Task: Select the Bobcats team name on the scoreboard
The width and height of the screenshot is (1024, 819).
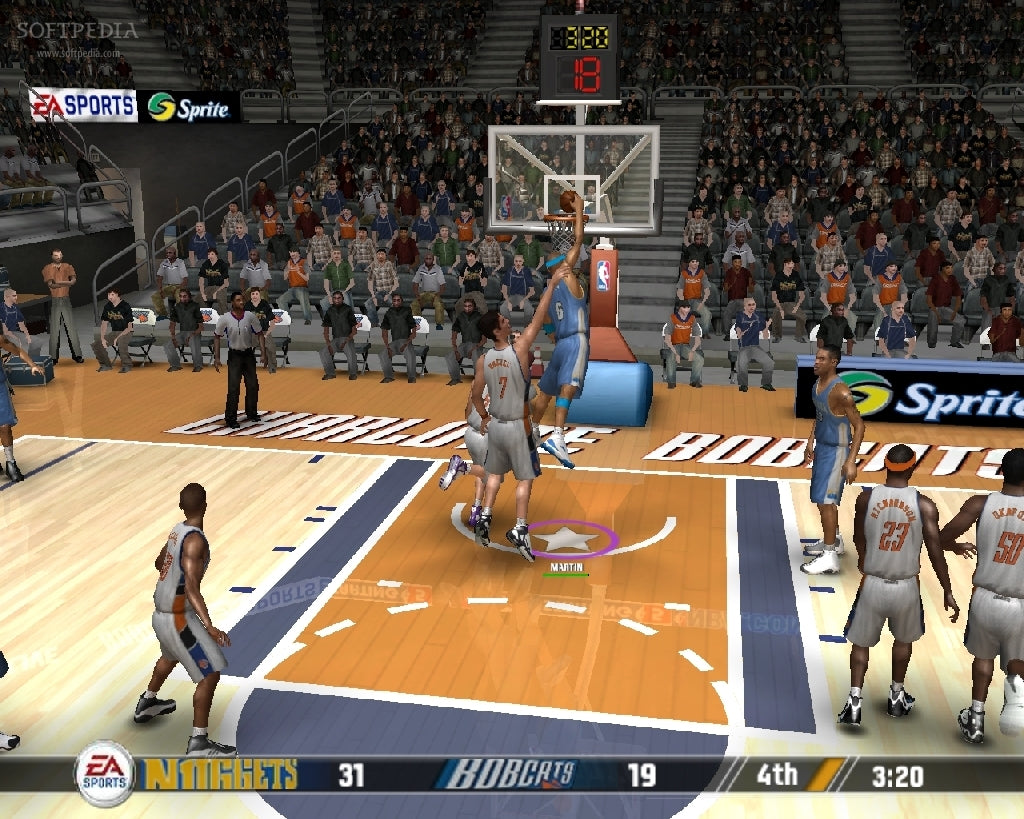Action: click(511, 774)
